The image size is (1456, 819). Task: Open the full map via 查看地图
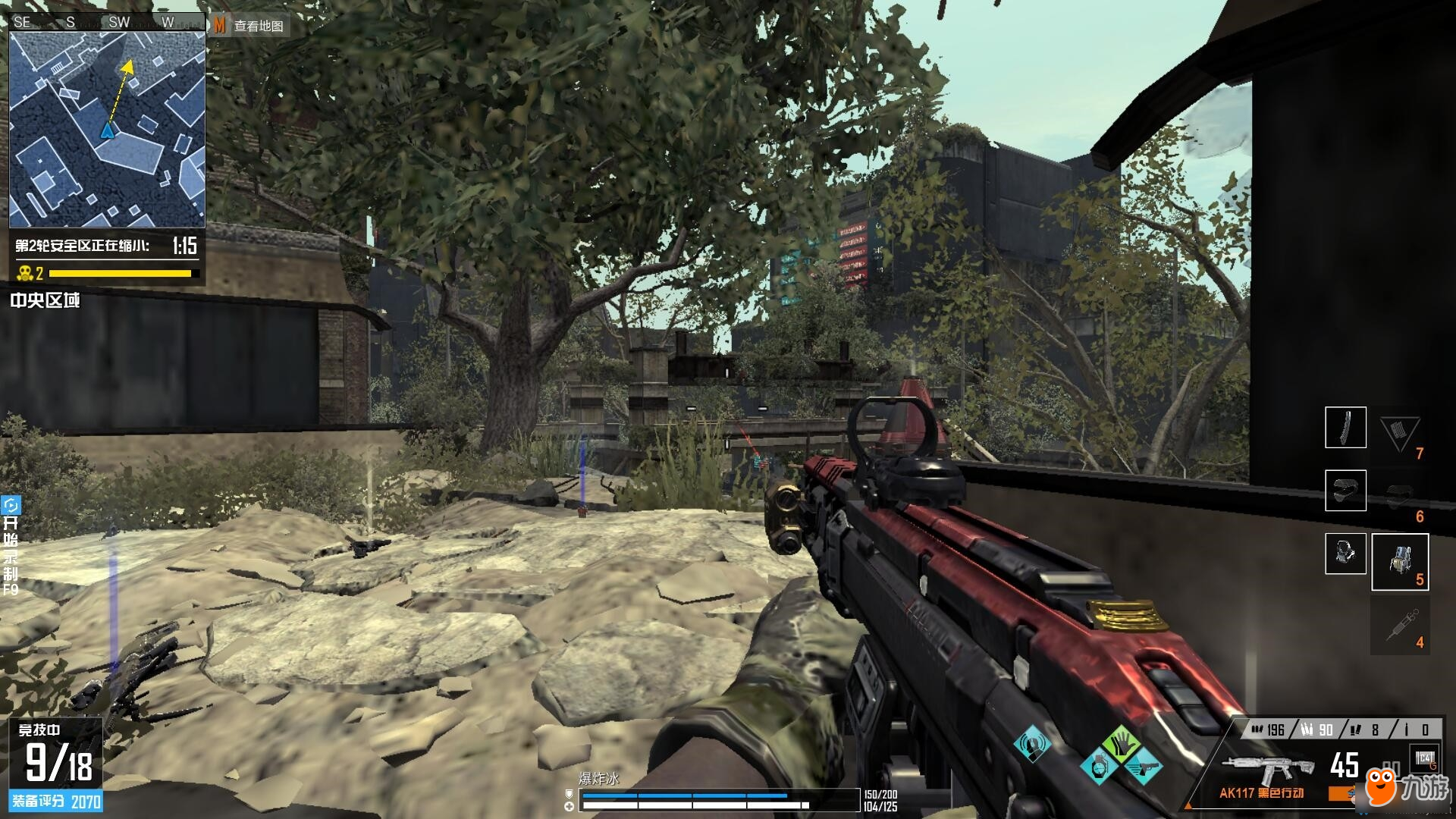(249, 26)
